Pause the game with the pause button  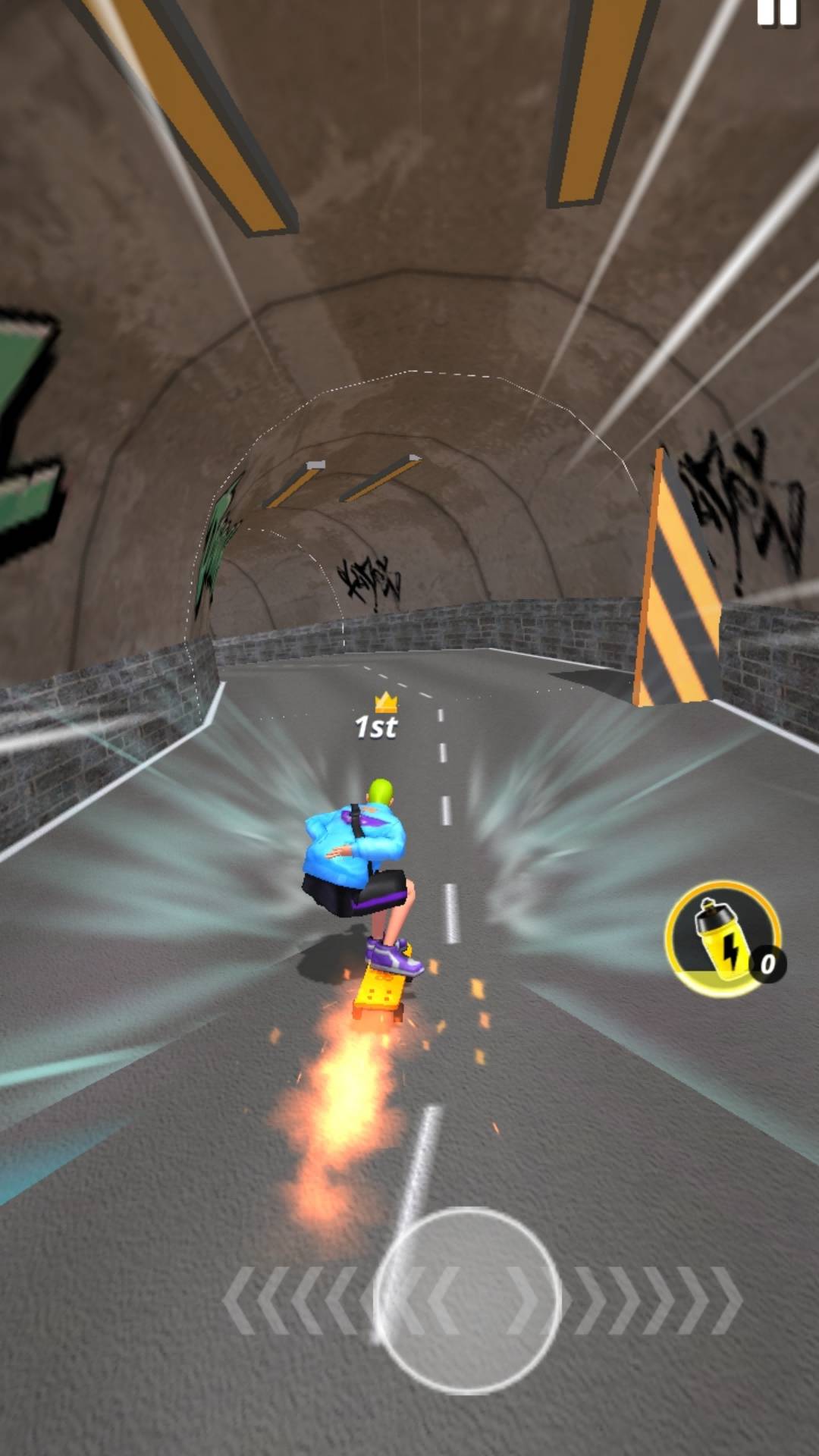pyautogui.click(x=777, y=12)
